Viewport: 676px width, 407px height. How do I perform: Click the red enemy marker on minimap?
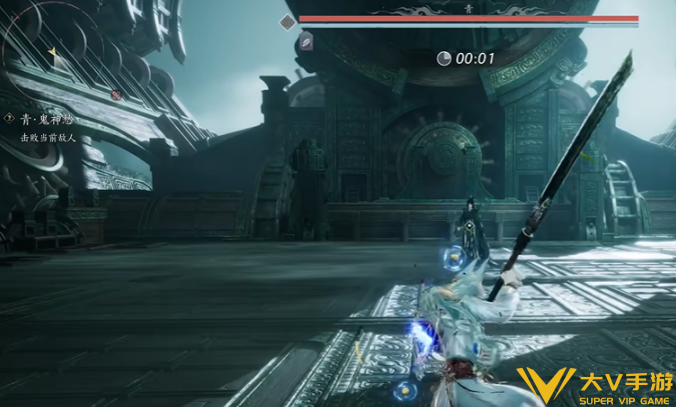coord(116,95)
